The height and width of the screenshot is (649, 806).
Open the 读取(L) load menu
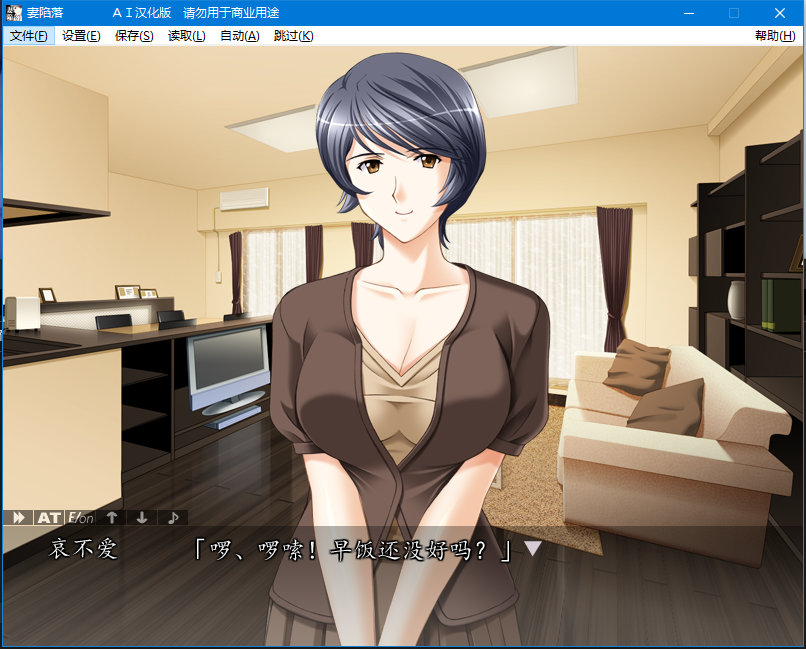click(187, 36)
